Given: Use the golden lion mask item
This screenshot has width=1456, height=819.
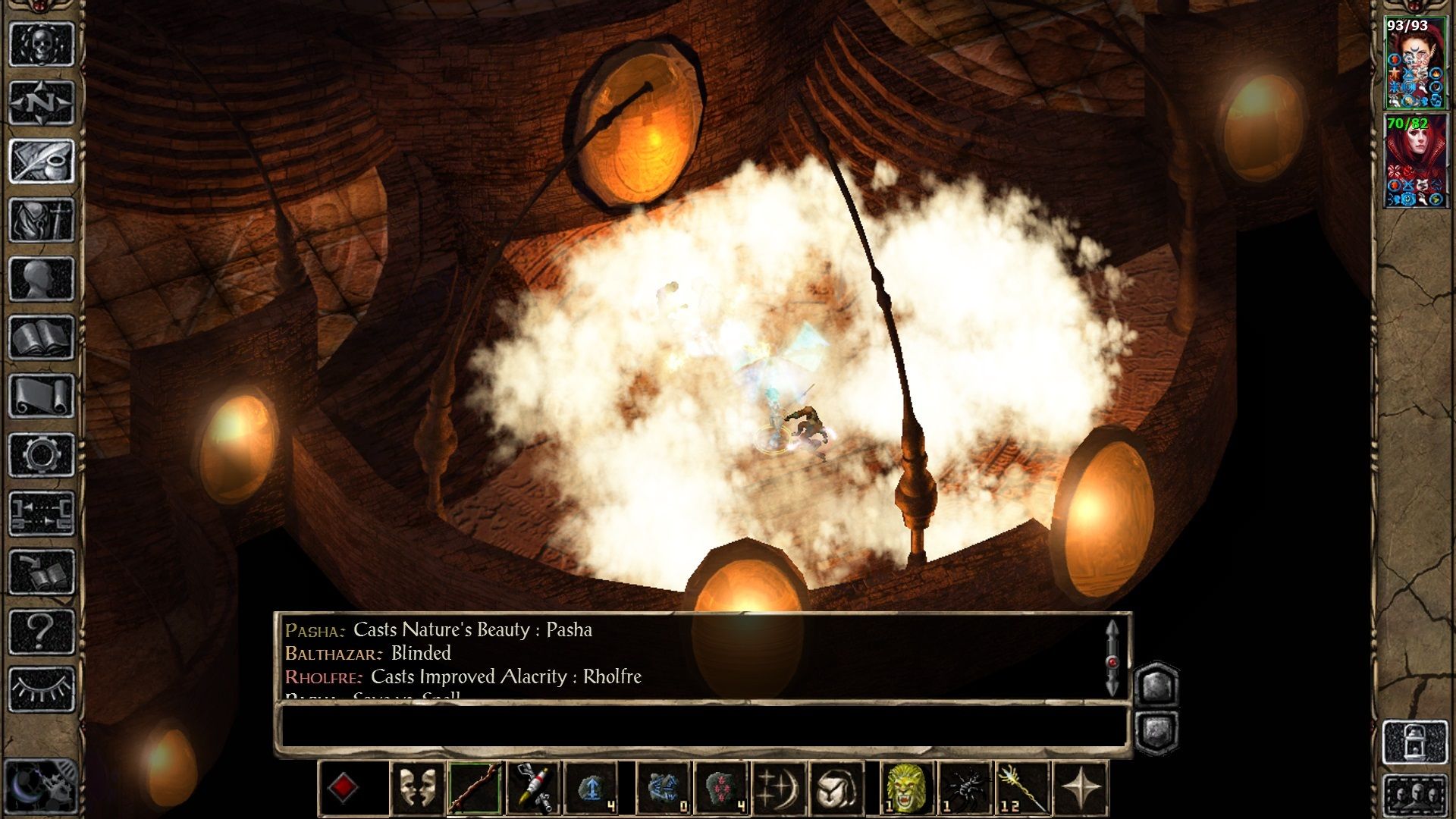Looking at the screenshot, I should pos(905,789).
